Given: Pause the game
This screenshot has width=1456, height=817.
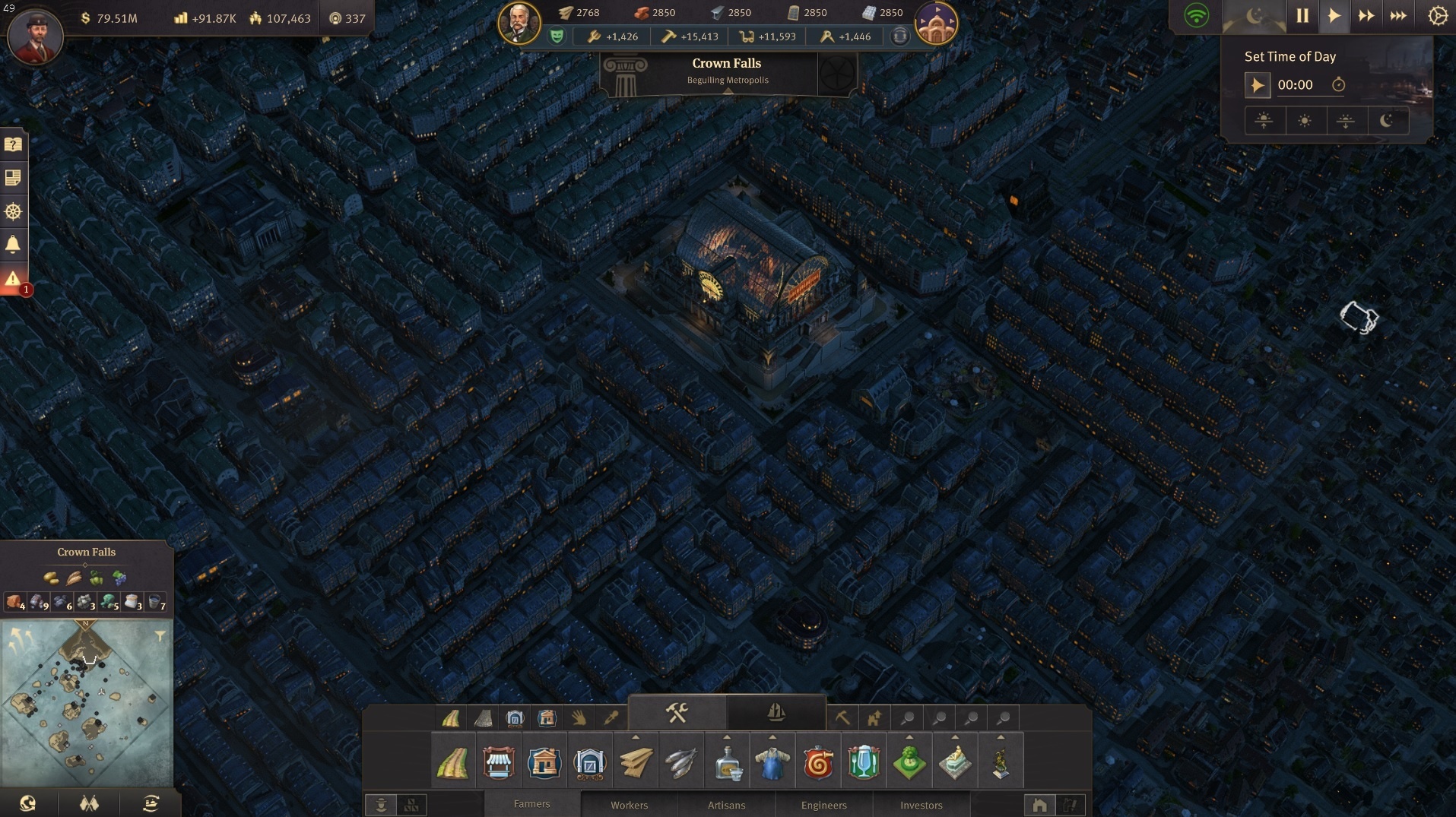Looking at the screenshot, I should coord(1302,16).
